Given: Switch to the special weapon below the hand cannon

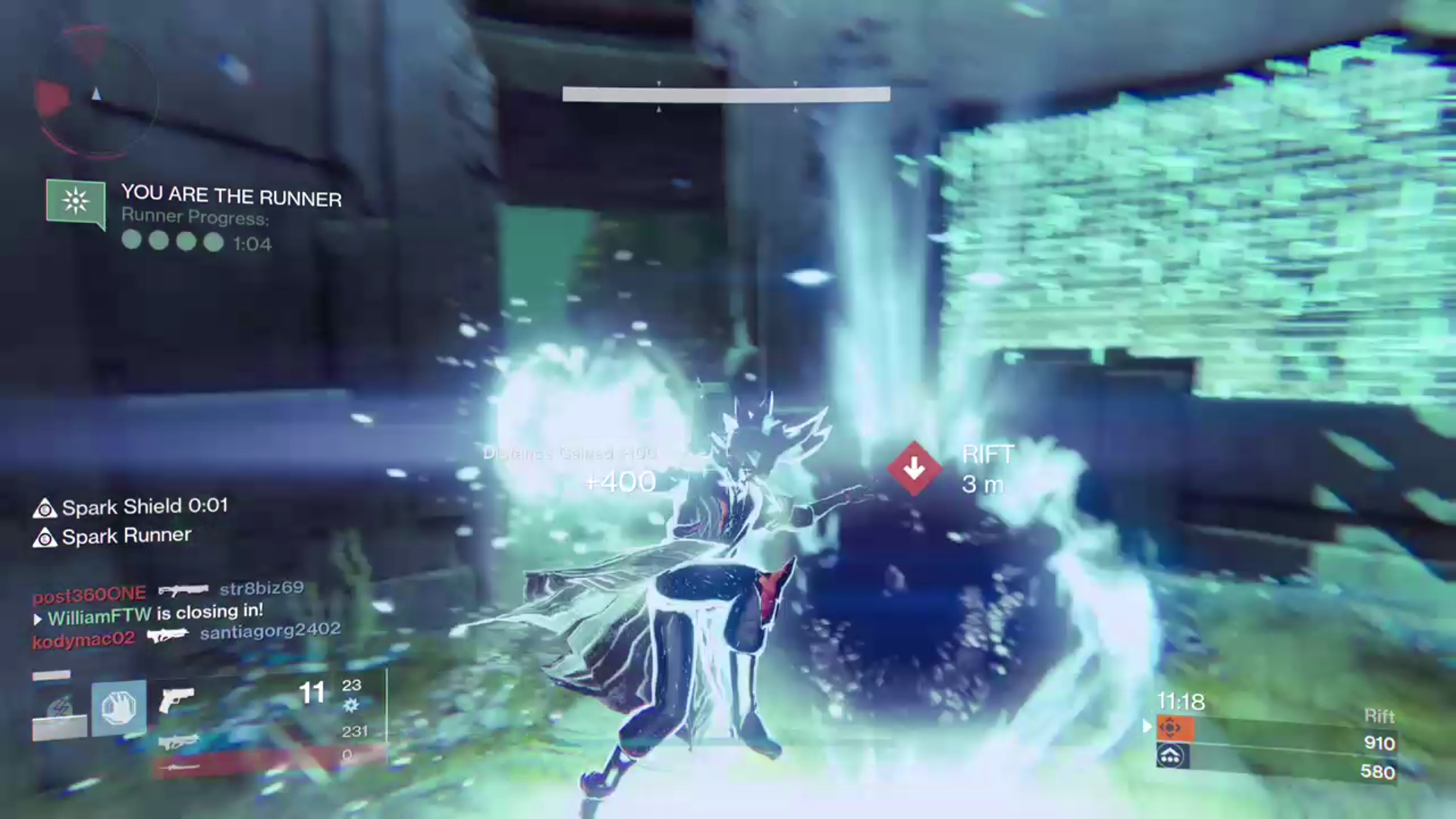Looking at the screenshot, I should [x=179, y=741].
